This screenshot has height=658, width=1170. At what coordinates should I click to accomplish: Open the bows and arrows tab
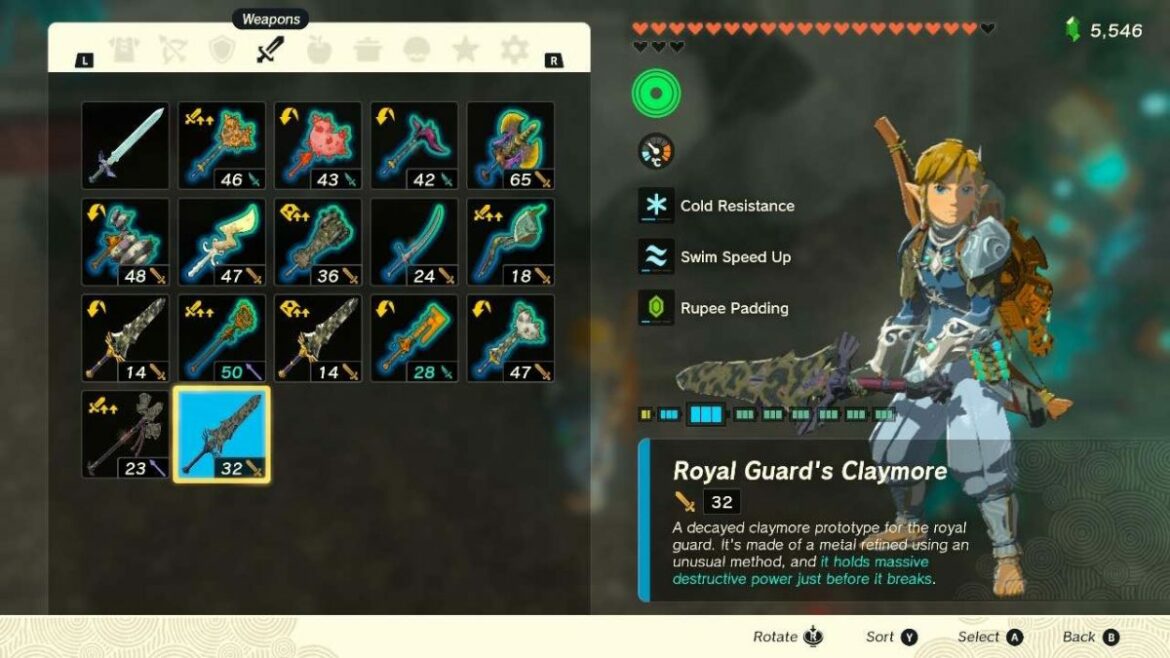click(172, 50)
